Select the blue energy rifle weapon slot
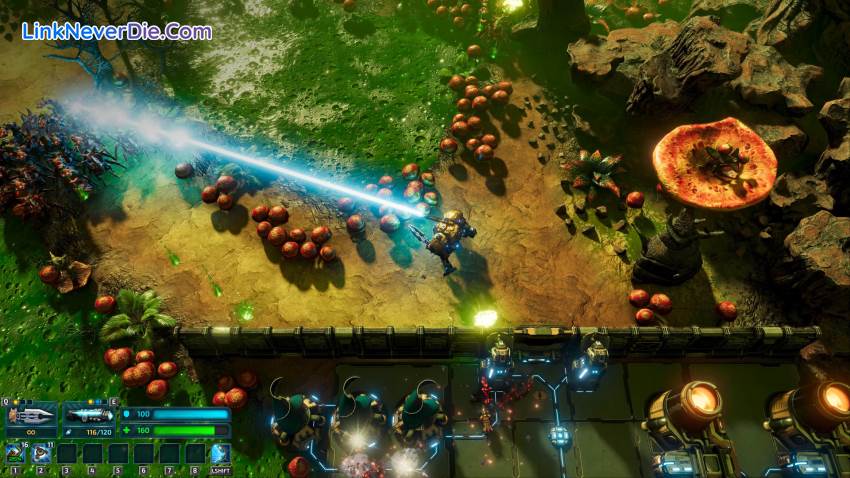The width and height of the screenshot is (850, 478). [x=89, y=415]
